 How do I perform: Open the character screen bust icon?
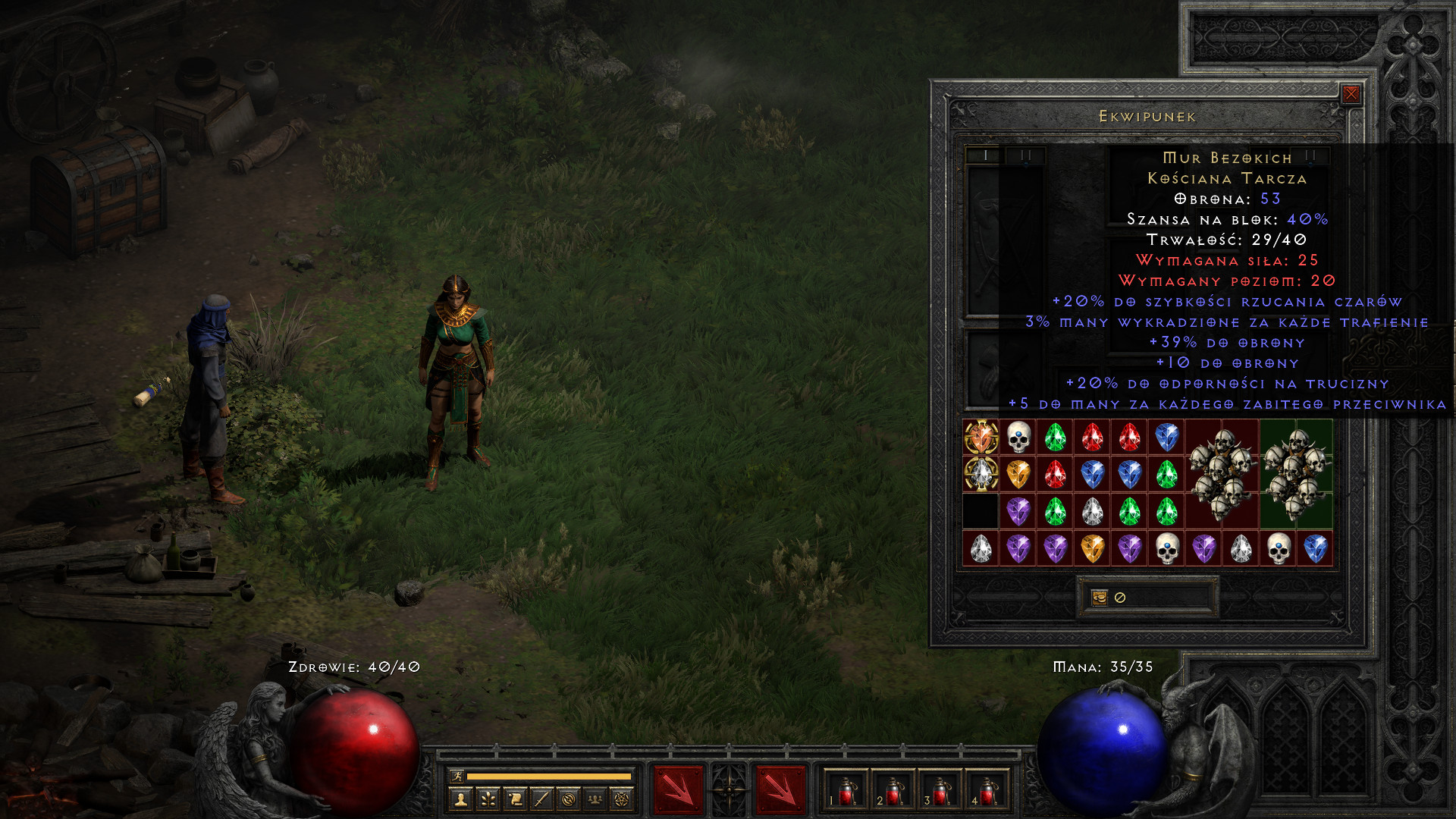click(x=460, y=799)
